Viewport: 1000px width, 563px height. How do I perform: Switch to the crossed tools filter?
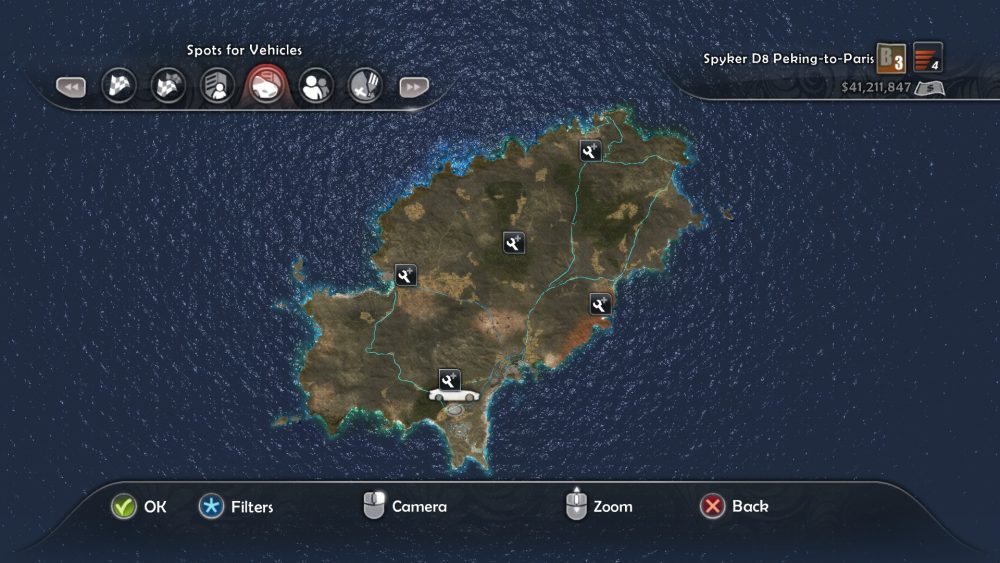(x=365, y=87)
